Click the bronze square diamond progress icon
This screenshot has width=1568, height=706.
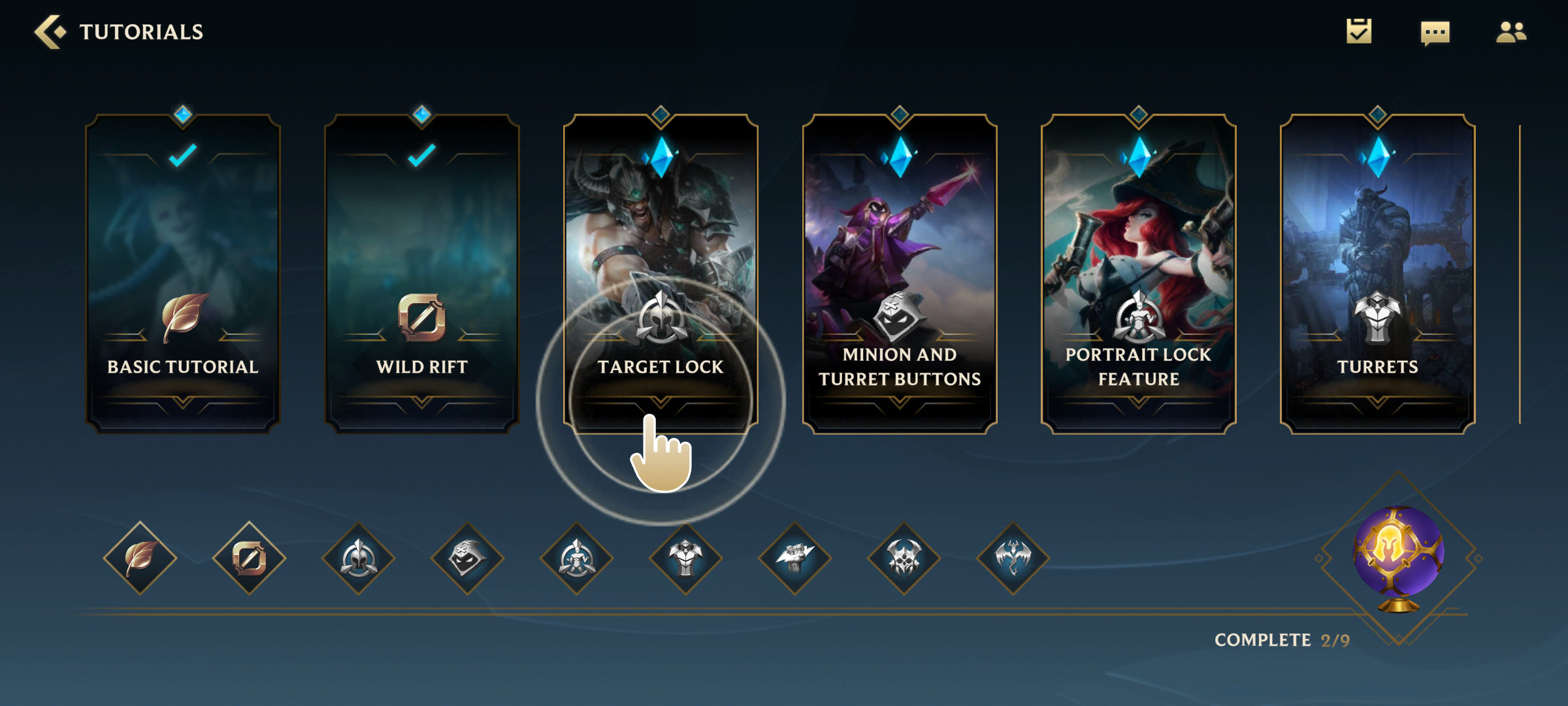[250, 558]
